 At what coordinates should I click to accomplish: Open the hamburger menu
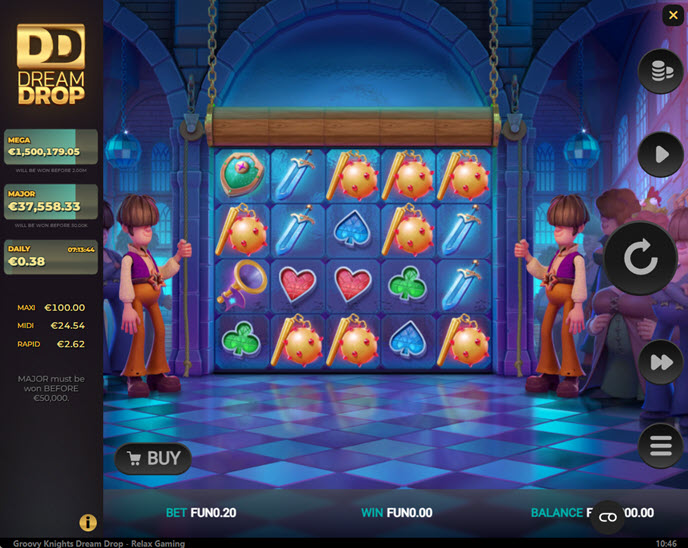coord(660,446)
